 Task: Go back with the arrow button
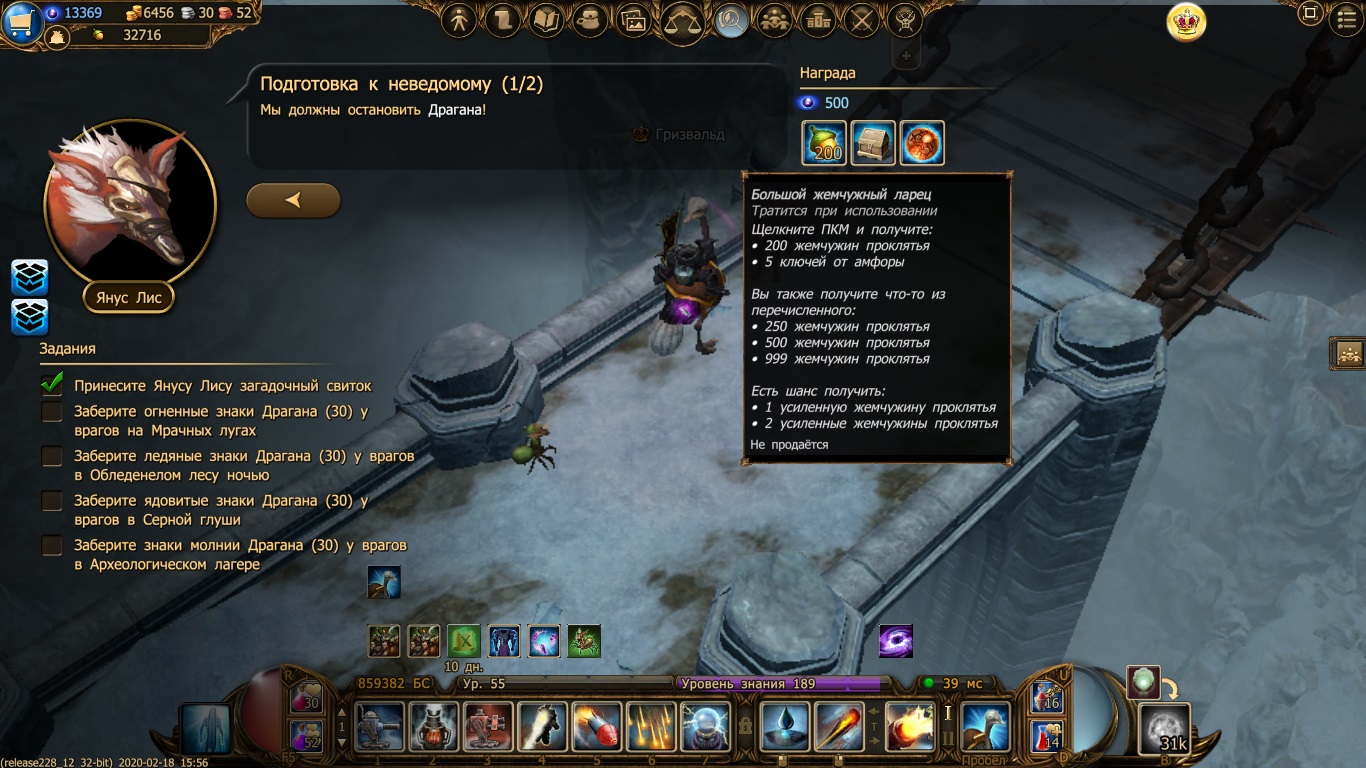coord(293,200)
